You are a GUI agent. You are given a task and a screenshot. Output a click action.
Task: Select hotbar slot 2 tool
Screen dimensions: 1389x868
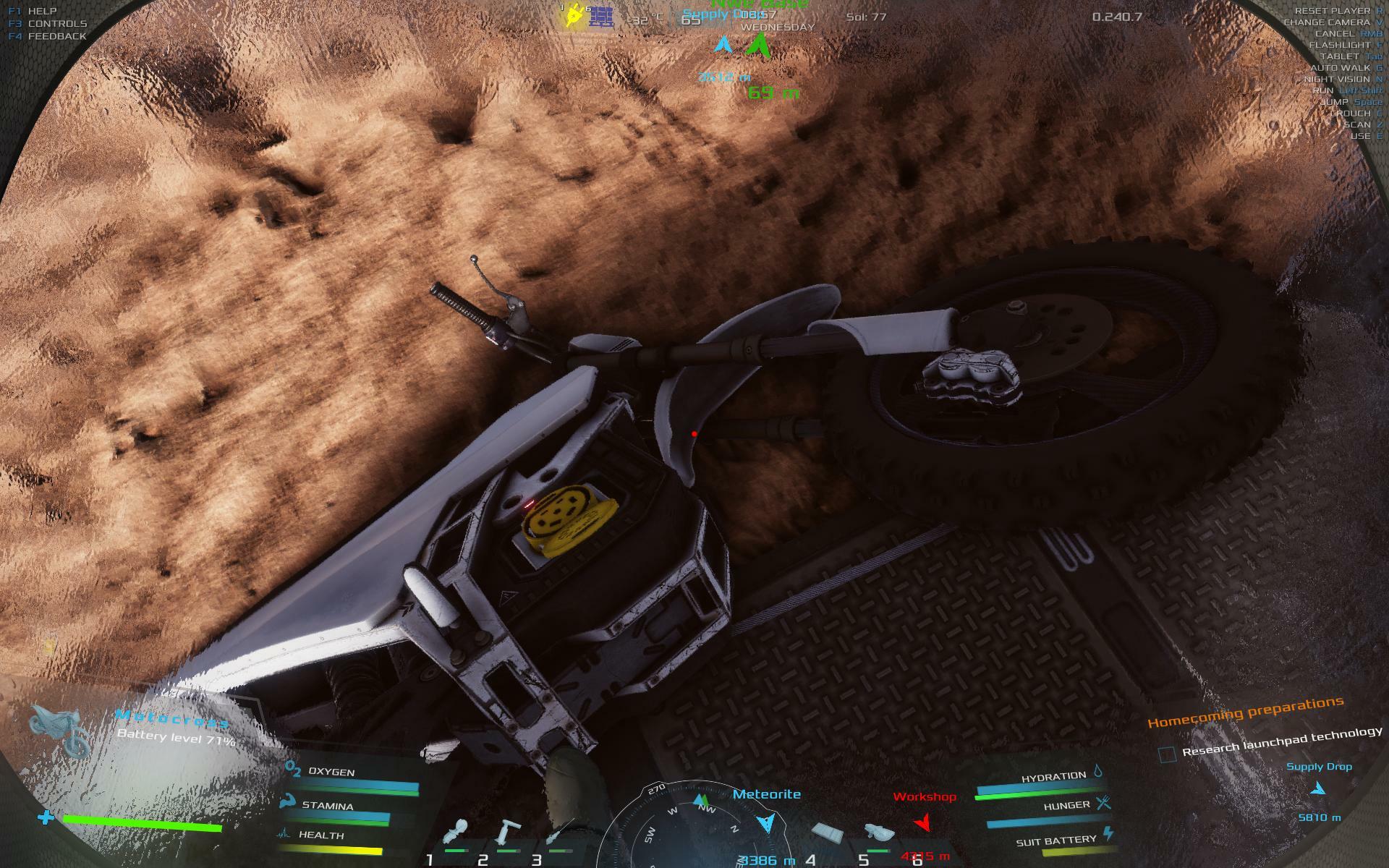pos(509,833)
